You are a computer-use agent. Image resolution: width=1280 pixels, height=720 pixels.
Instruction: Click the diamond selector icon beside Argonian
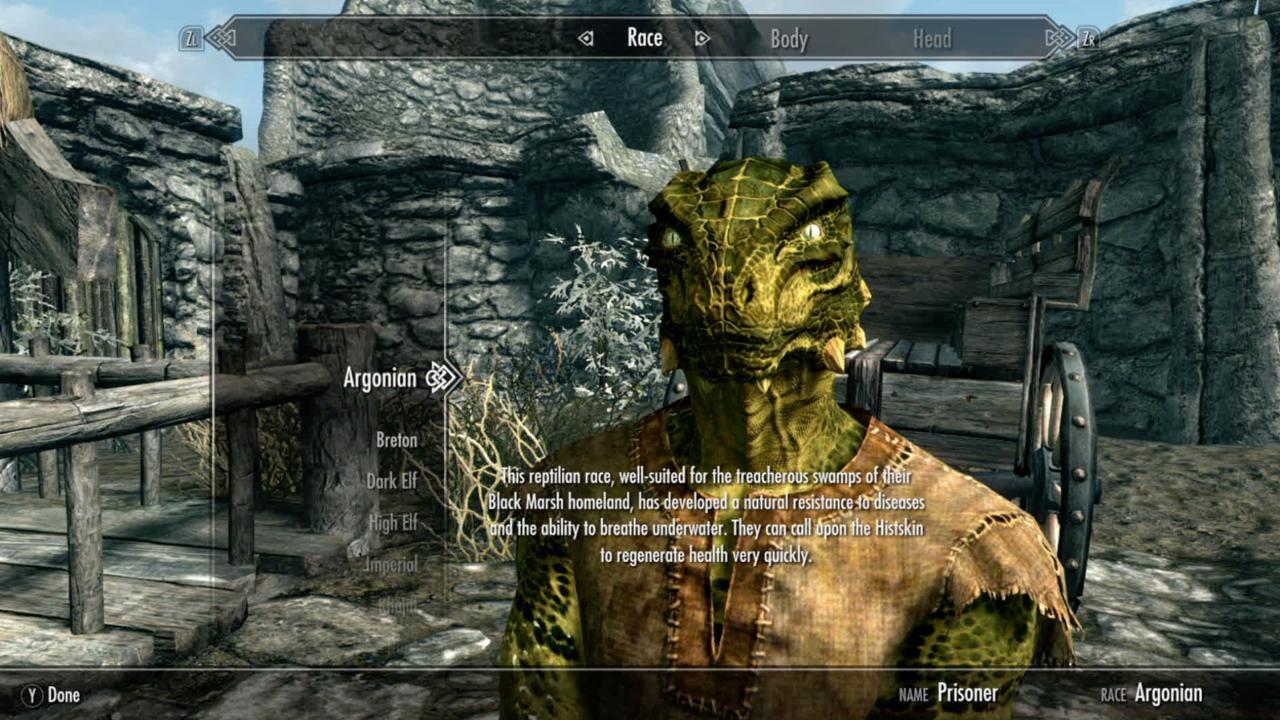tap(439, 379)
